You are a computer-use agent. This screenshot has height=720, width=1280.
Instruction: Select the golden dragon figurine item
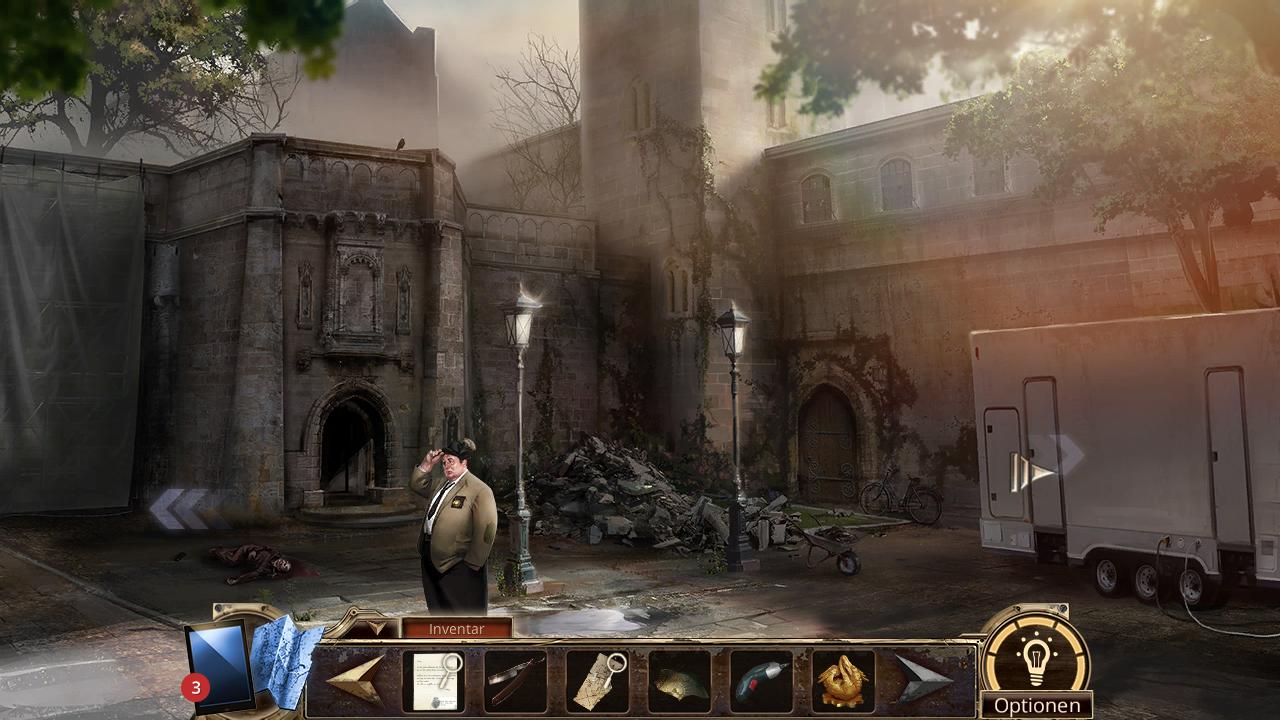(x=843, y=681)
